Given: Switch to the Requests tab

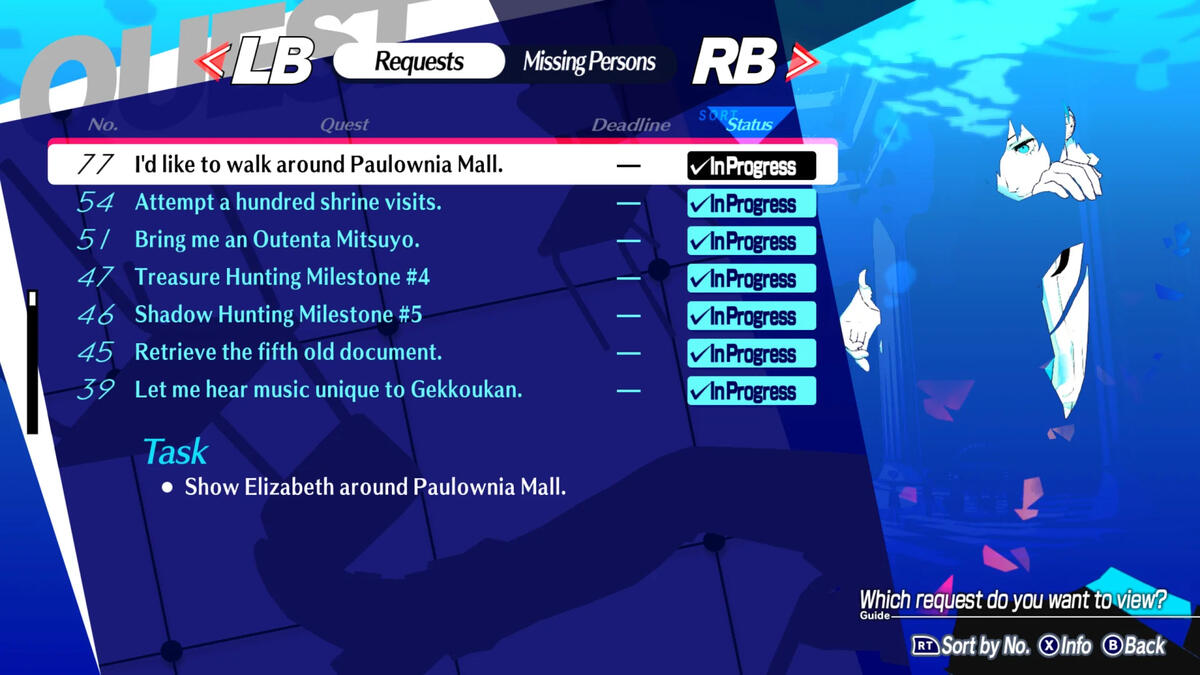Looking at the screenshot, I should point(417,61).
